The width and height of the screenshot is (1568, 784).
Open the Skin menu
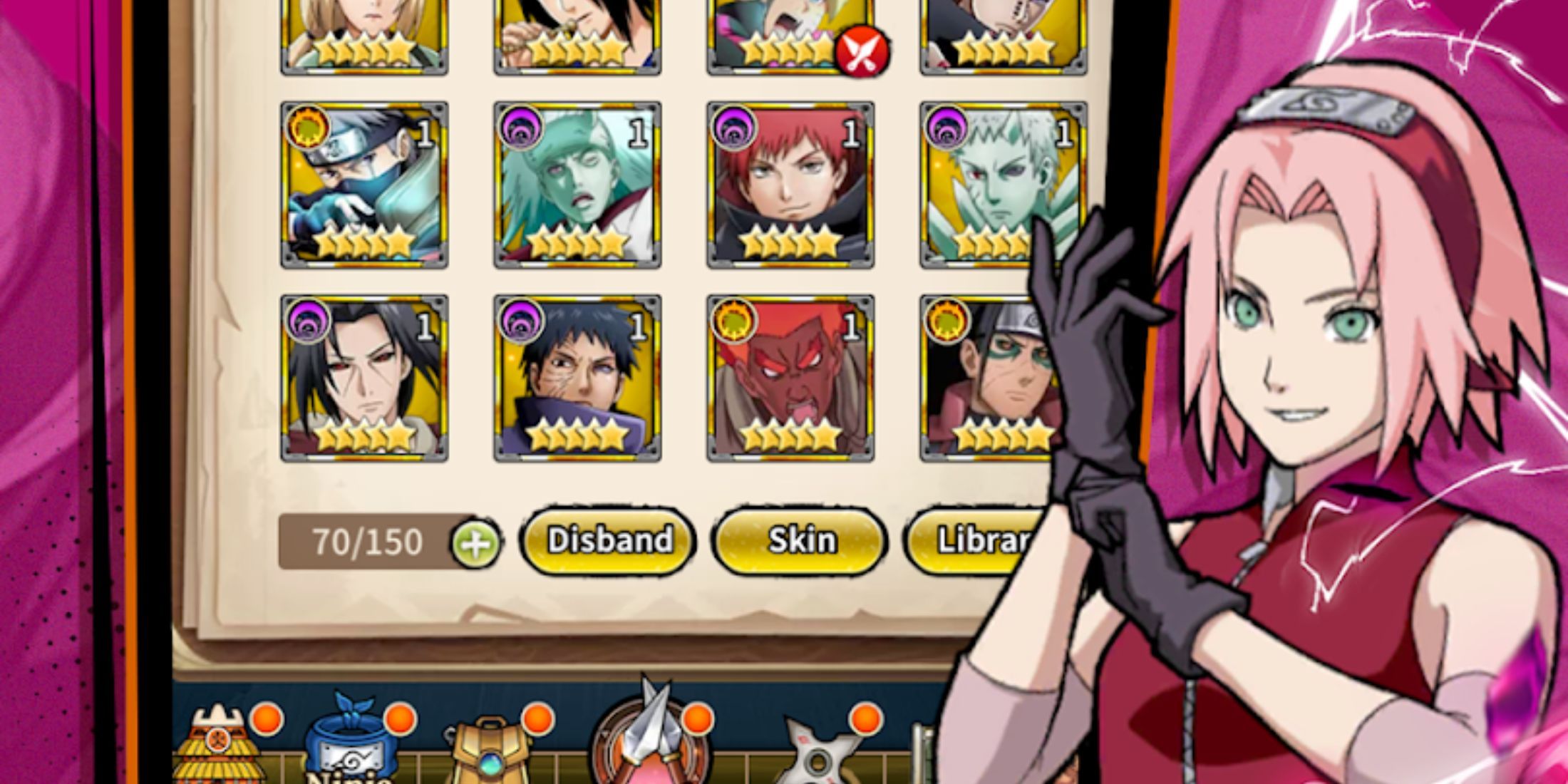click(x=800, y=540)
